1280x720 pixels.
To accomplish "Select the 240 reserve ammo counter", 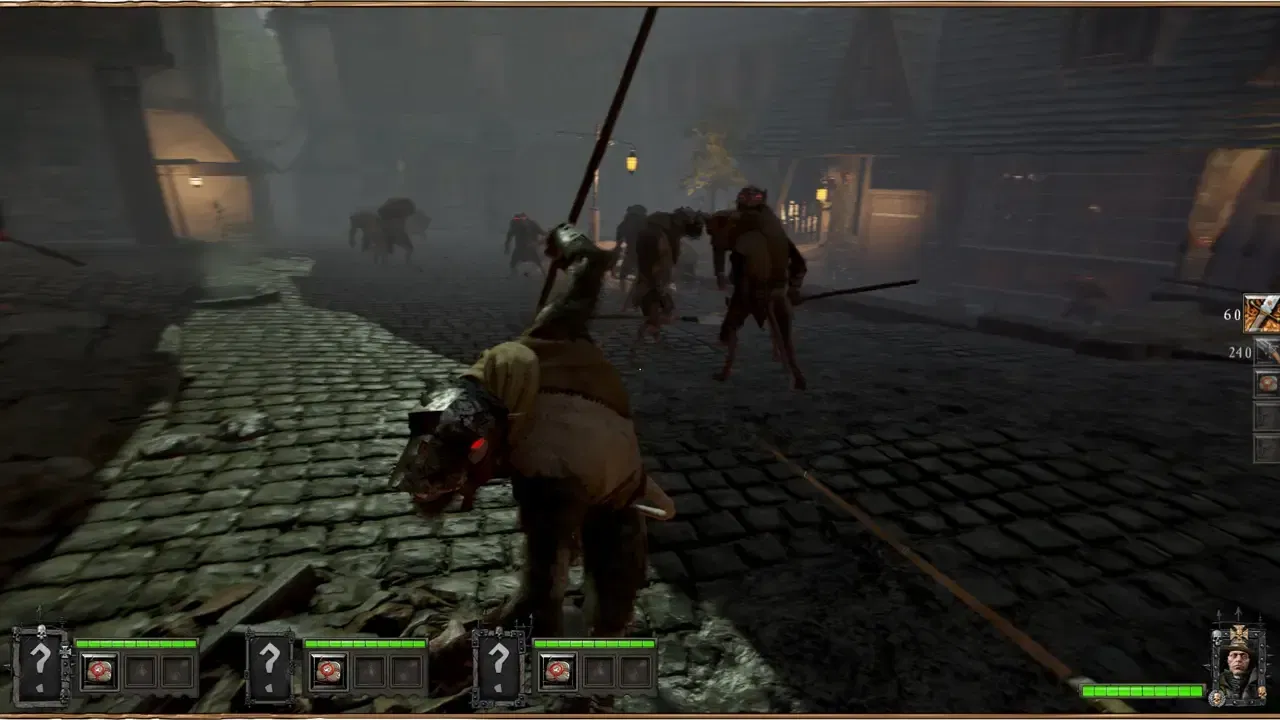I will [1240, 352].
